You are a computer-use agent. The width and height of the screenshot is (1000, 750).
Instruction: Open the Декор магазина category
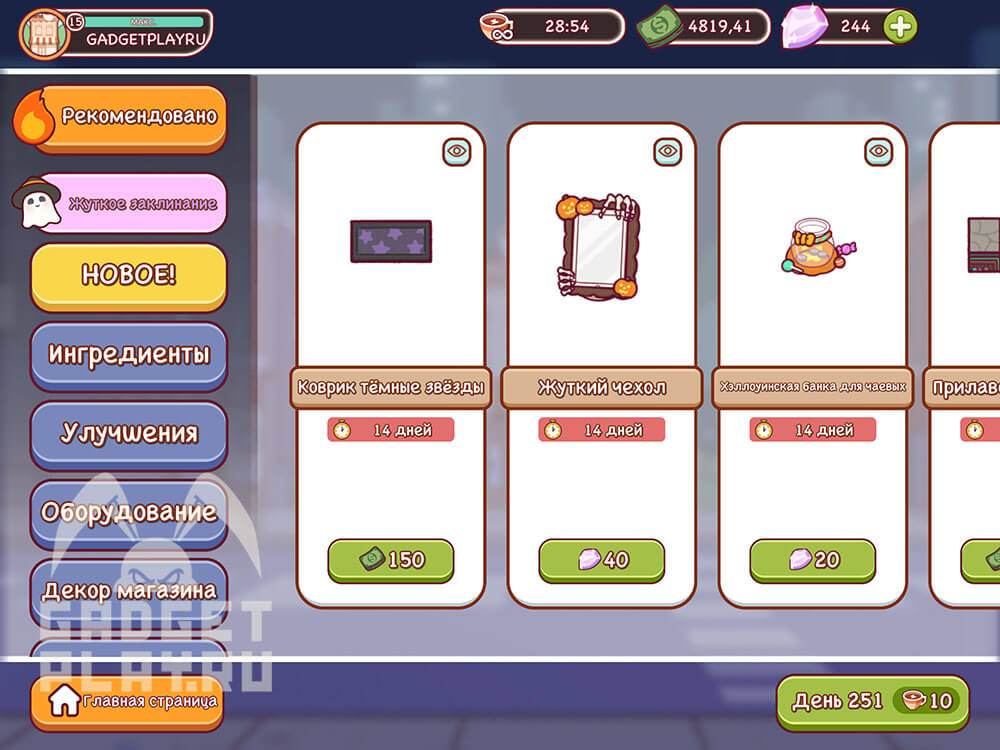pos(128,589)
